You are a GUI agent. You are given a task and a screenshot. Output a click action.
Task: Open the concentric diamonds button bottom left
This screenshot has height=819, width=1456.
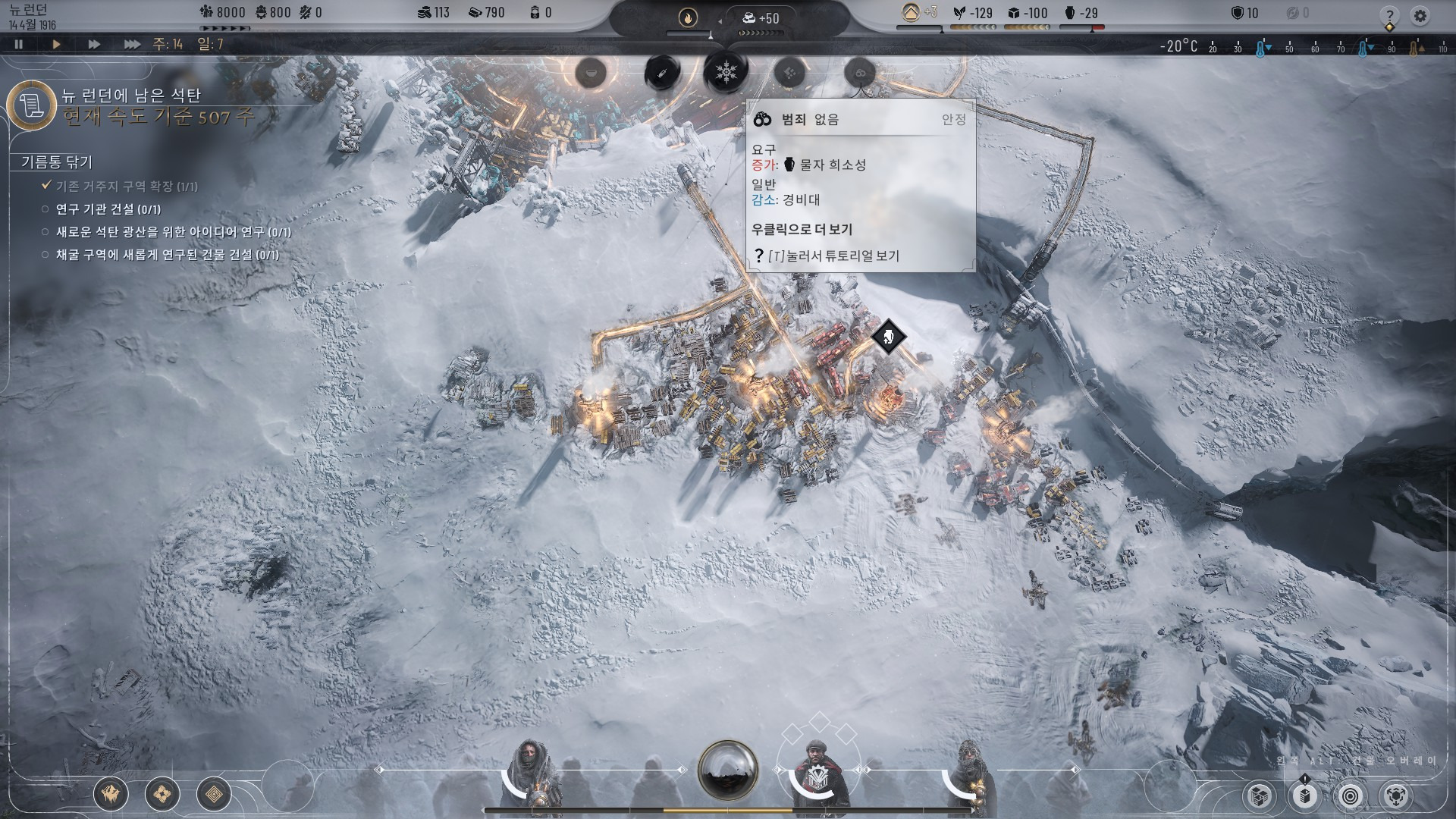[214, 794]
